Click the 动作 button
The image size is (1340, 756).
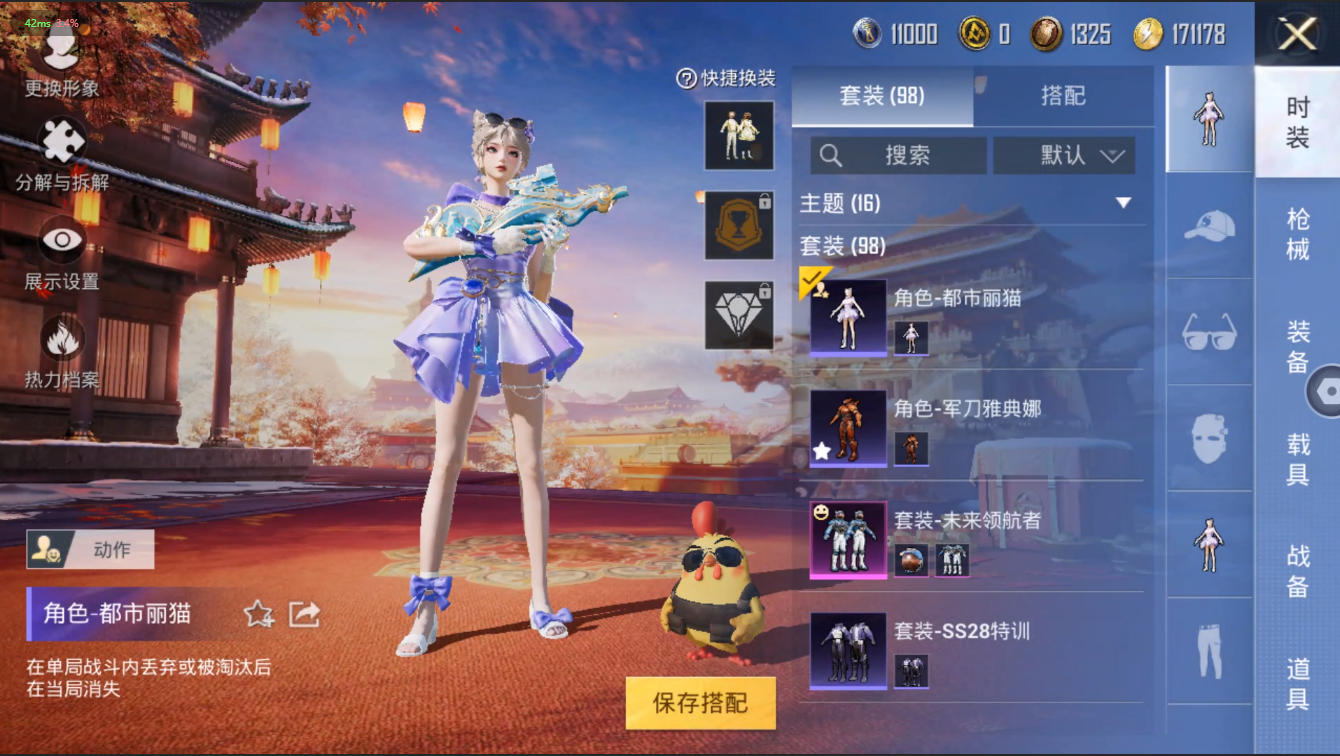[x=91, y=549]
